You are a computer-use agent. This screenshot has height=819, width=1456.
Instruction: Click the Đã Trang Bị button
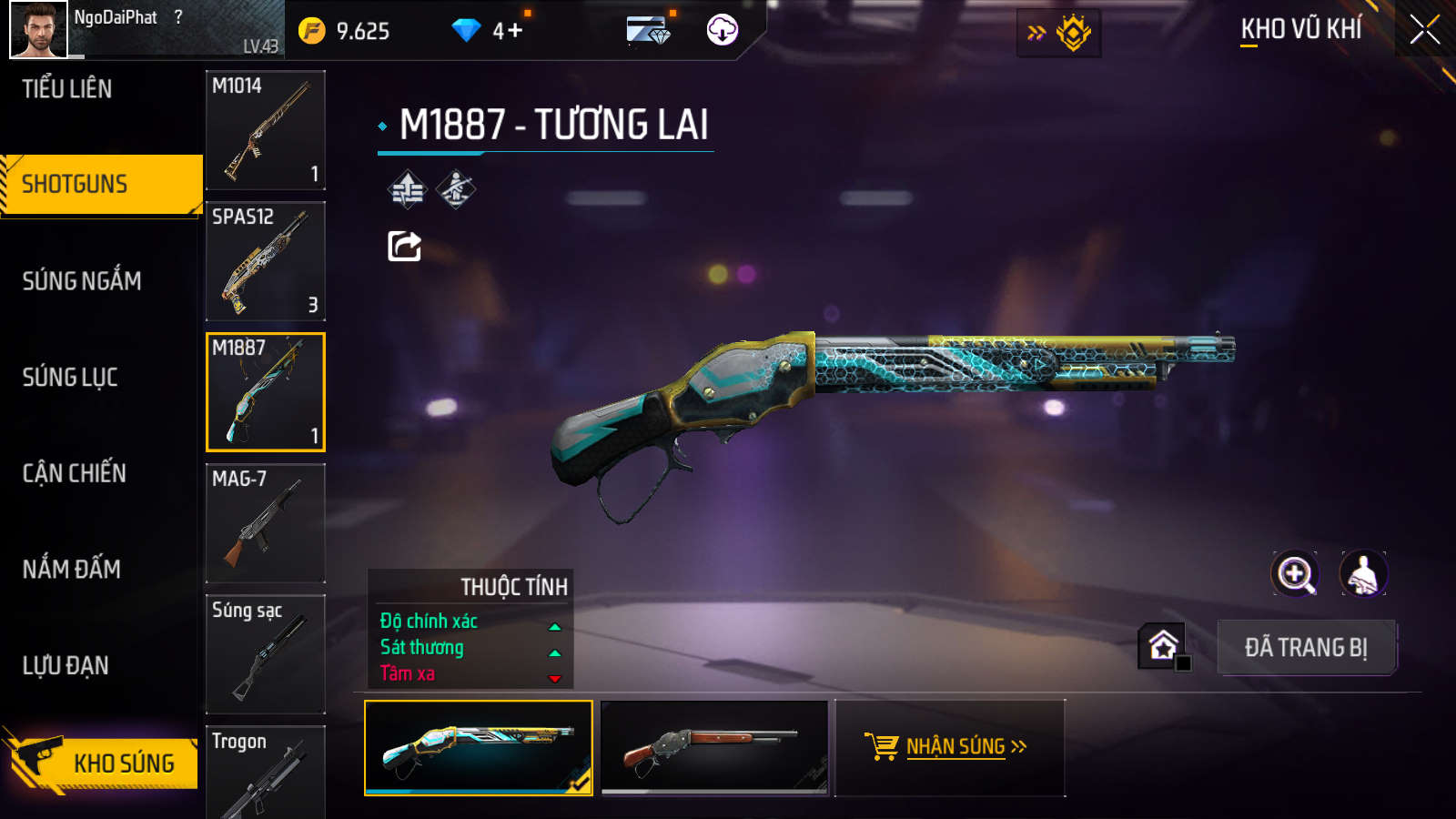pyautogui.click(x=1306, y=648)
